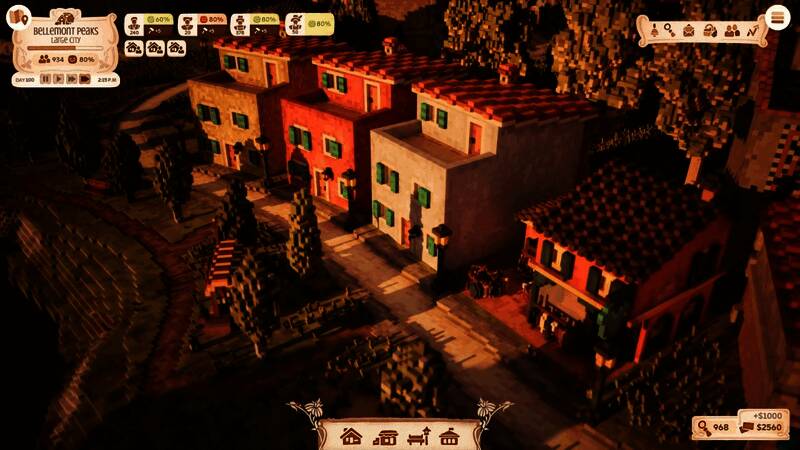Open the citizens panel with two people icon
Screen dimensions: 800x450
click(x=731, y=31)
